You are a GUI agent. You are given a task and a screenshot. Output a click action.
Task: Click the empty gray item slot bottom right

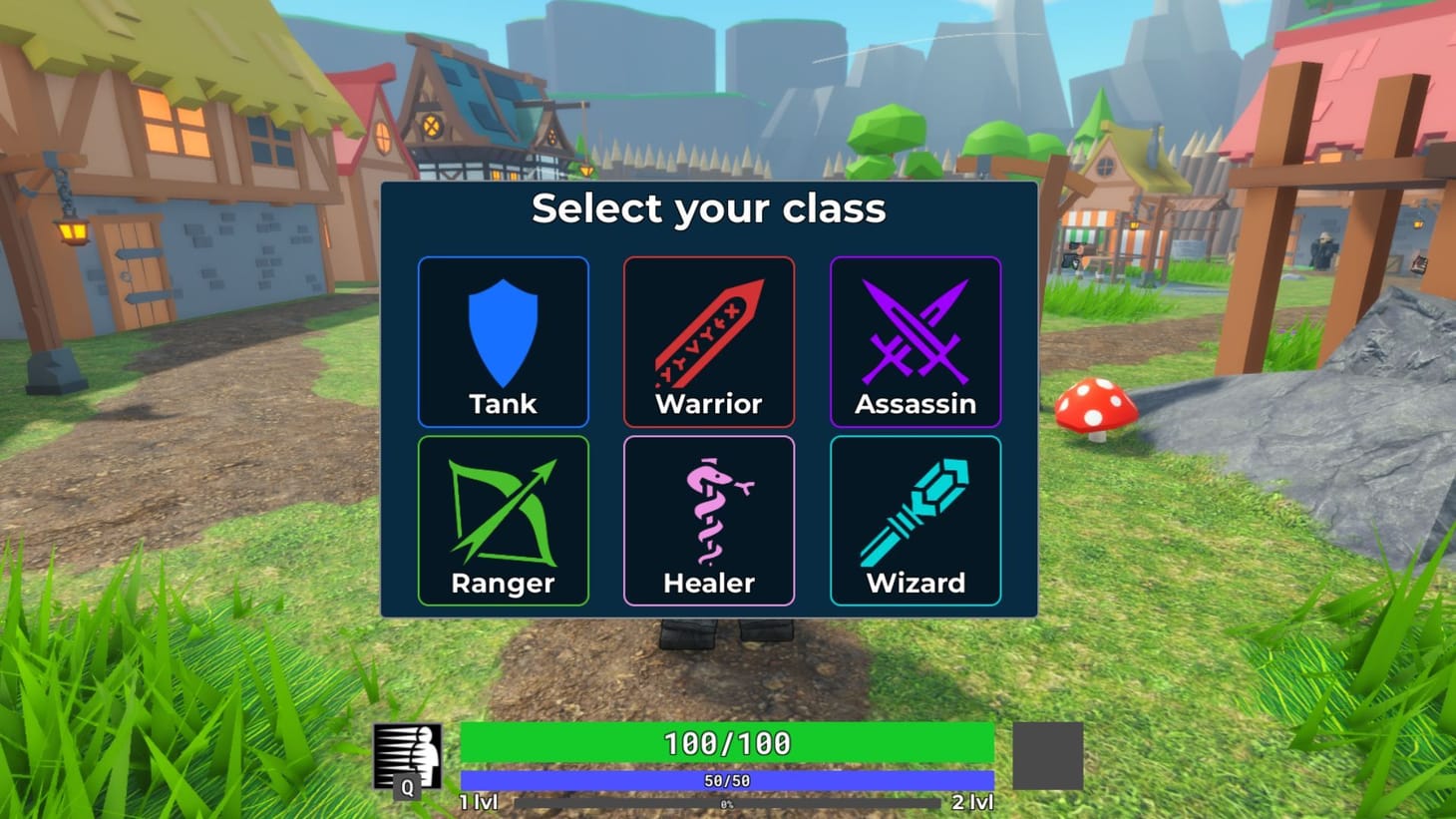pos(1046,755)
